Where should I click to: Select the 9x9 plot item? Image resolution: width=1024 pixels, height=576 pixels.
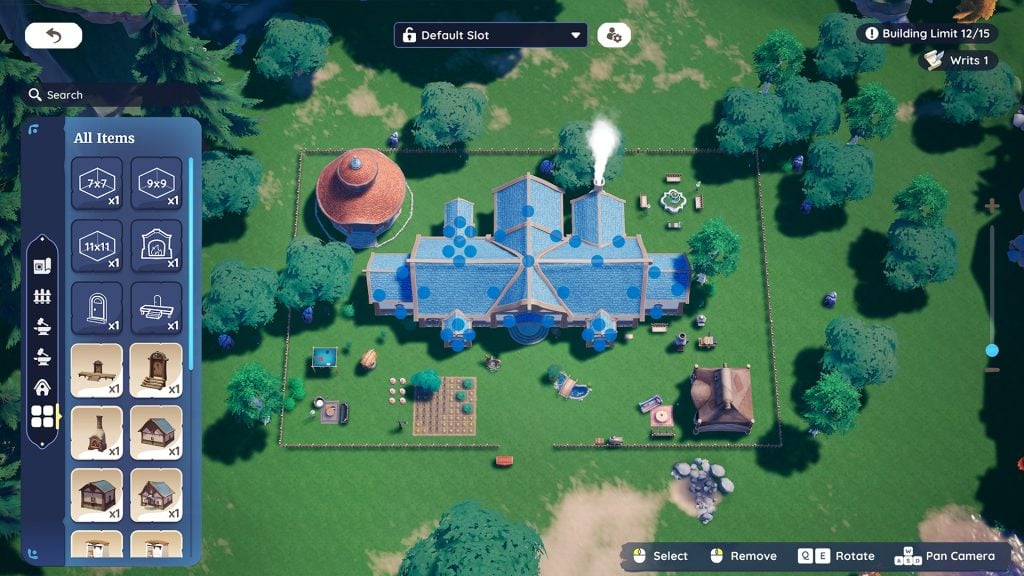tap(156, 184)
